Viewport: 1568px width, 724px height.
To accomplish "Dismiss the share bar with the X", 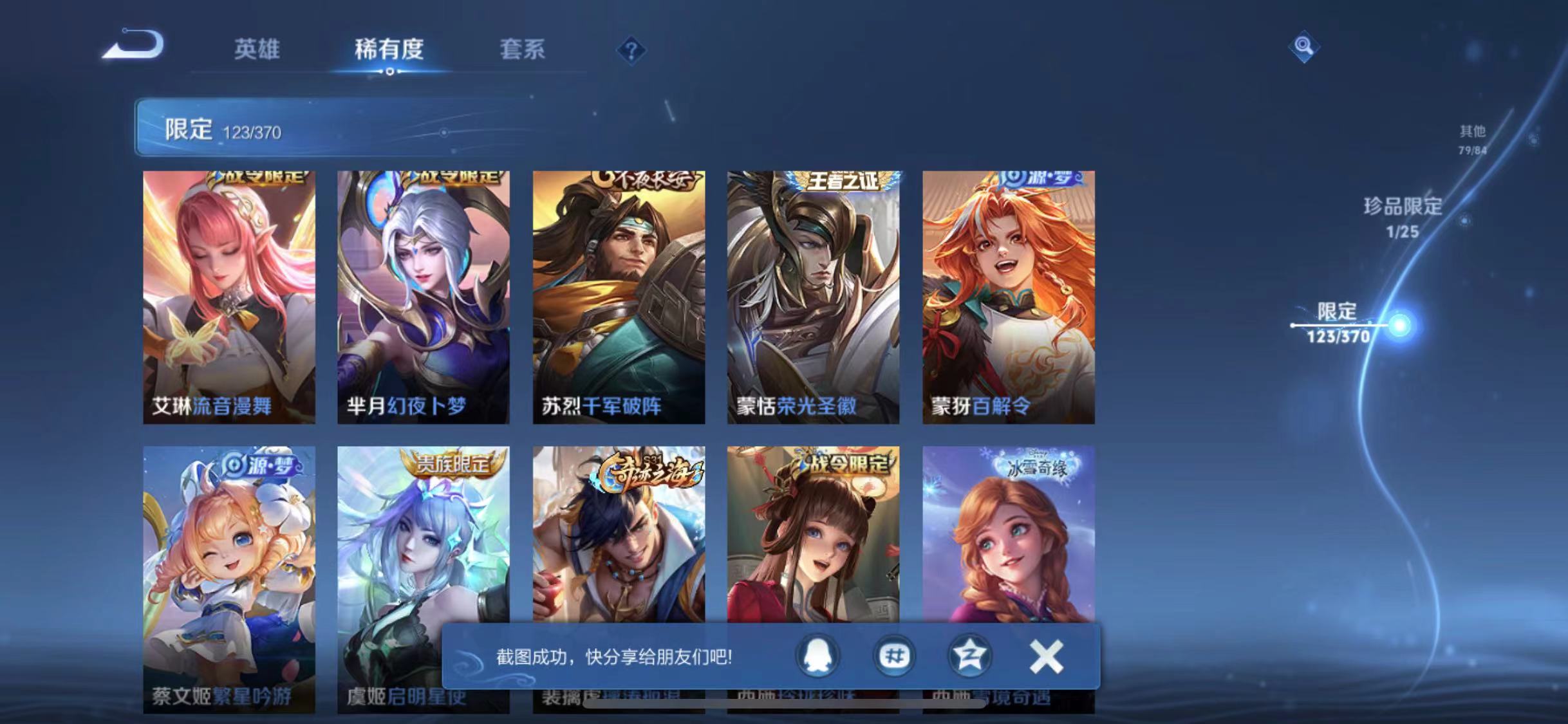I will (1046, 656).
